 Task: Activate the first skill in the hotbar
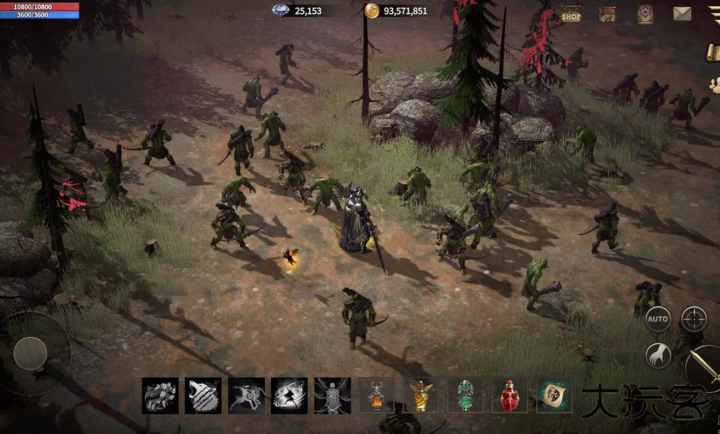[x=160, y=395]
